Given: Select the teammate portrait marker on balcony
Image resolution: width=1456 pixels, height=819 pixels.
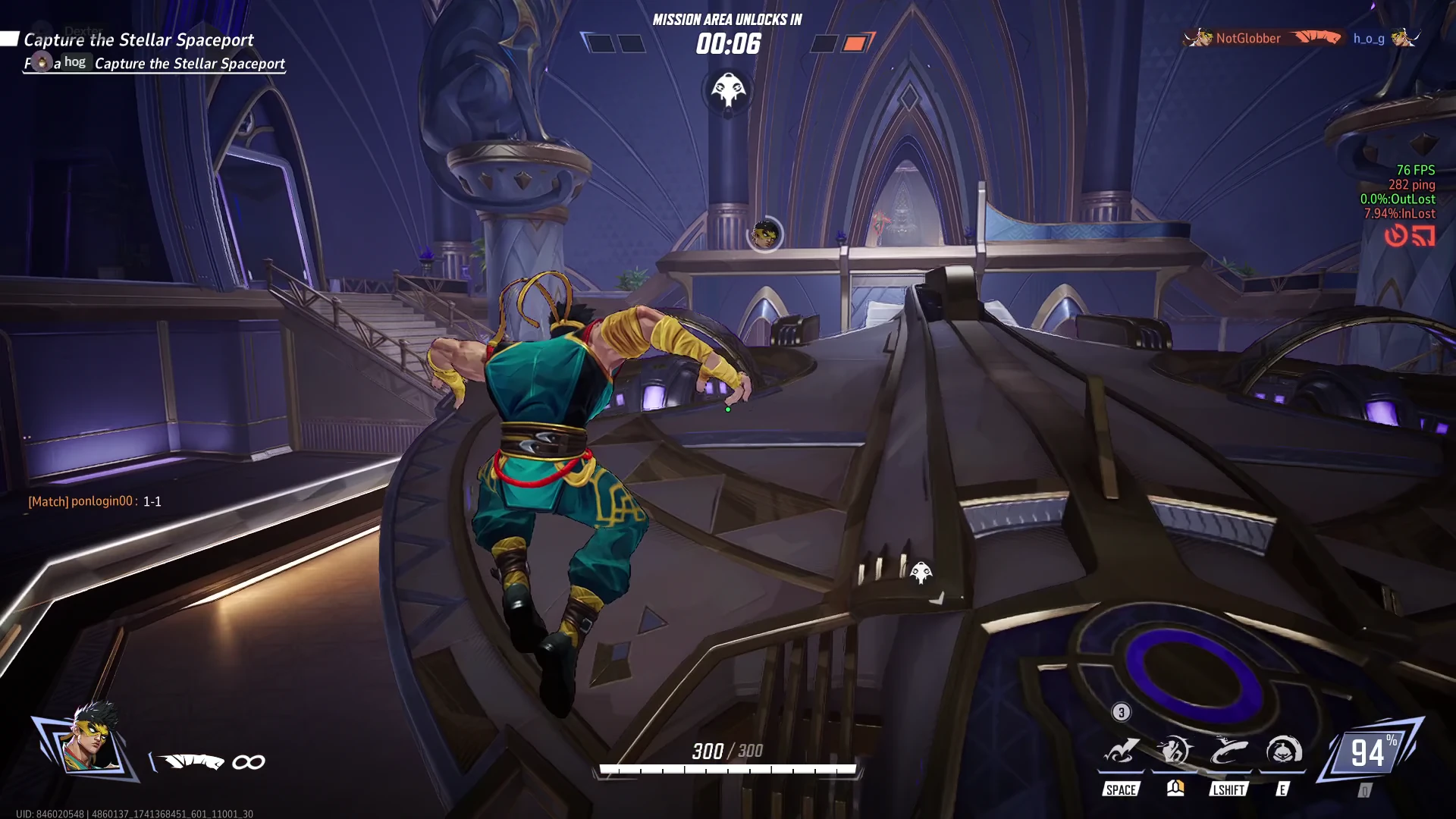Looking at the screenshot, I should click(765, 234).
